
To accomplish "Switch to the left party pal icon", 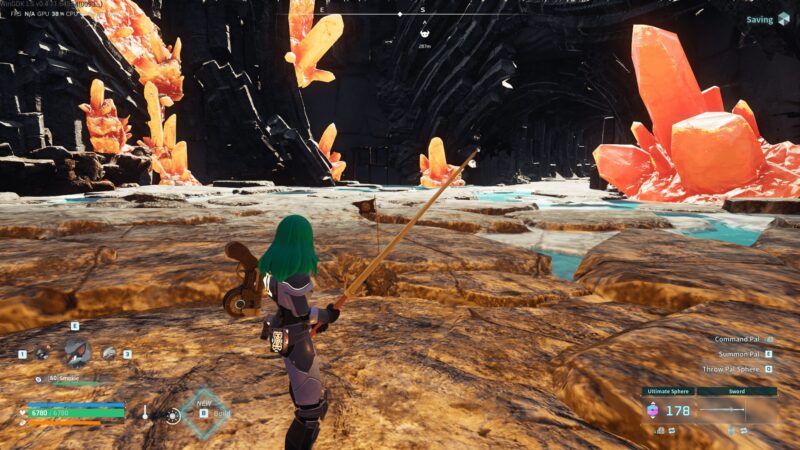I will 42,353.
